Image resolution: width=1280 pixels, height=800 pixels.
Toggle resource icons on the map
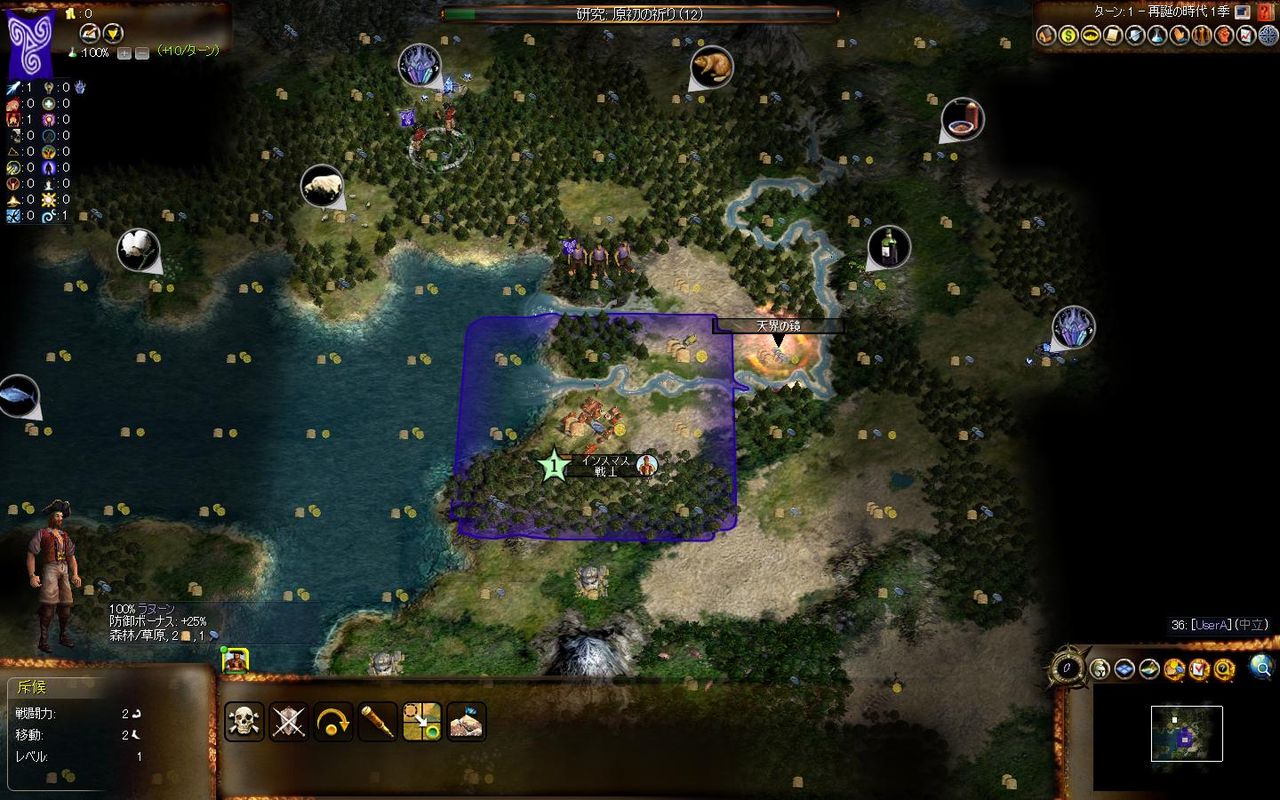pyautogui.click(x=1174, y=668)
